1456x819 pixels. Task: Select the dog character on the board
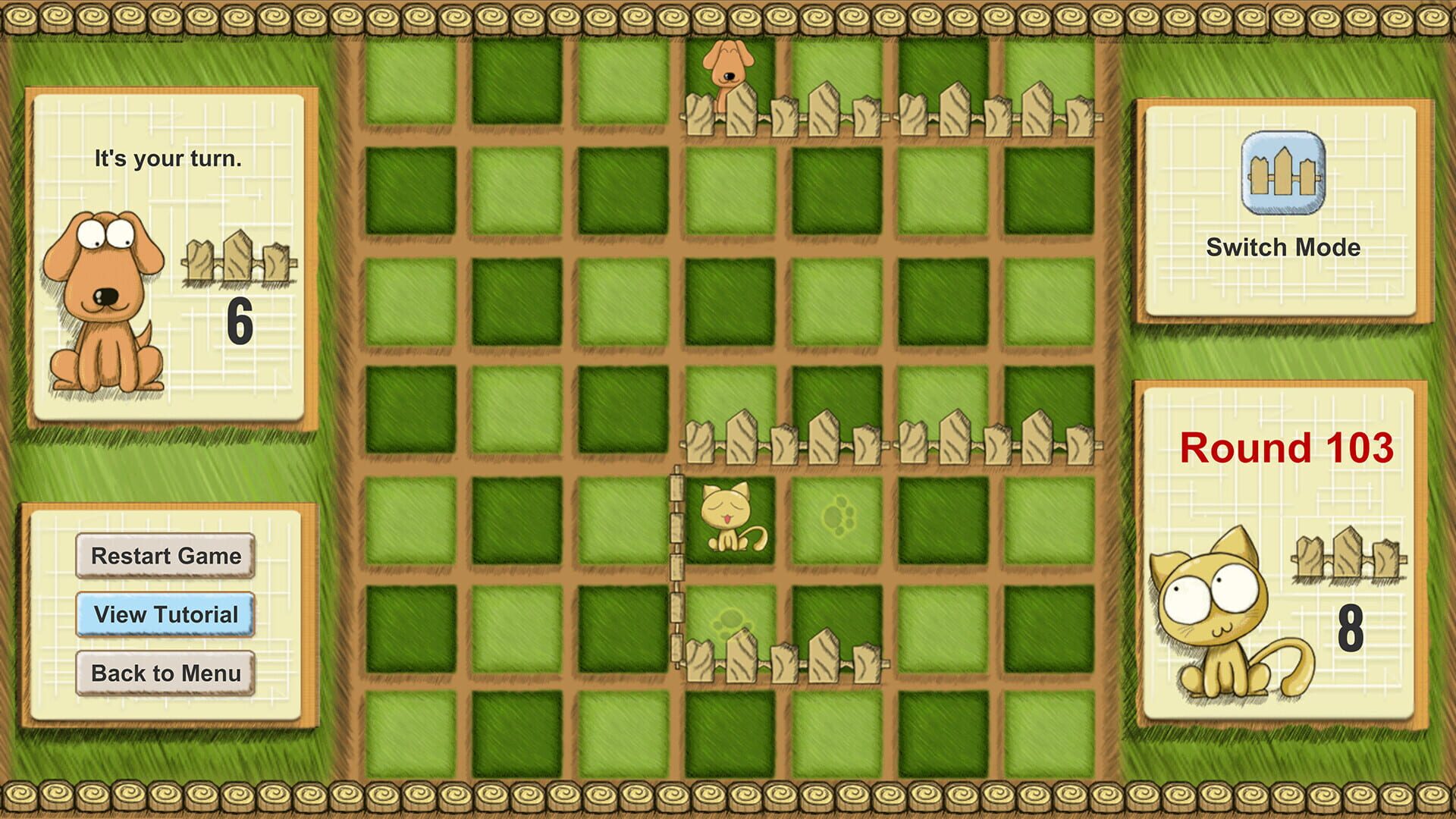coord(725,68)
